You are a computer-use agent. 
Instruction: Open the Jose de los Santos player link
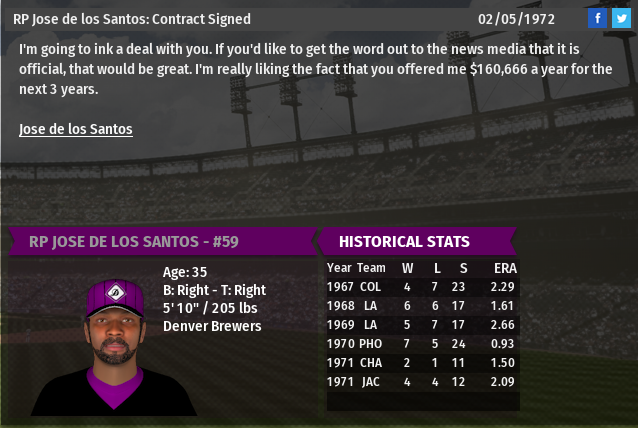(x=76, y=129)
